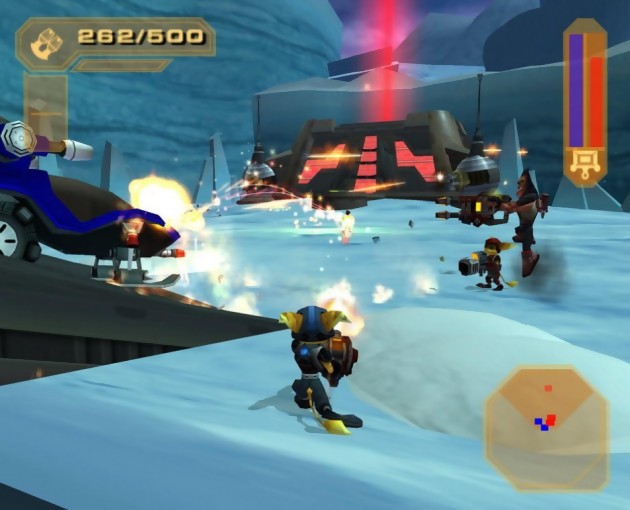Viewport: 630px width, 510px height.
Task: Open the hexagonal minimap radar
Action: point(546,426)
